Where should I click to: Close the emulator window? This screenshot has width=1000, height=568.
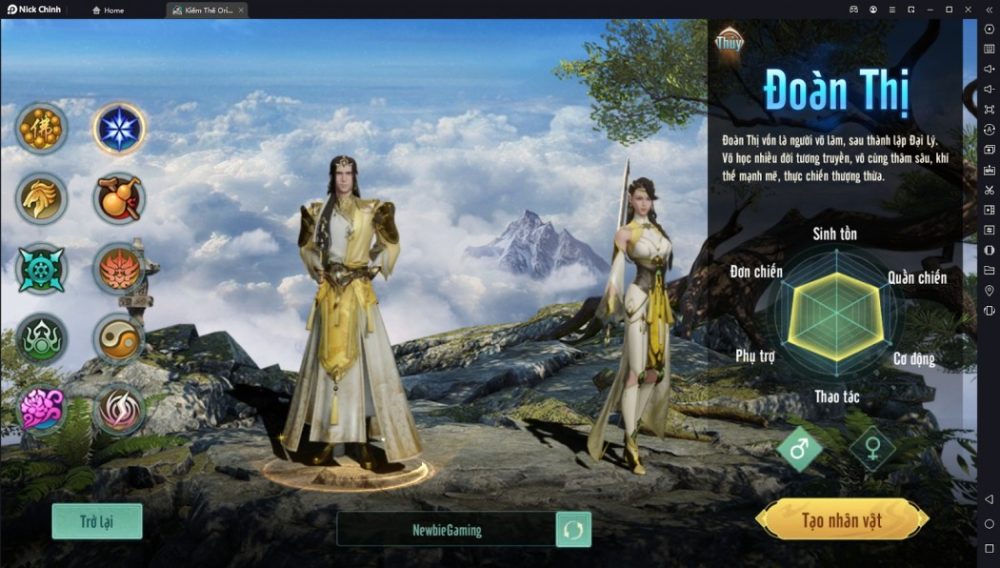(x=988, y=9)
